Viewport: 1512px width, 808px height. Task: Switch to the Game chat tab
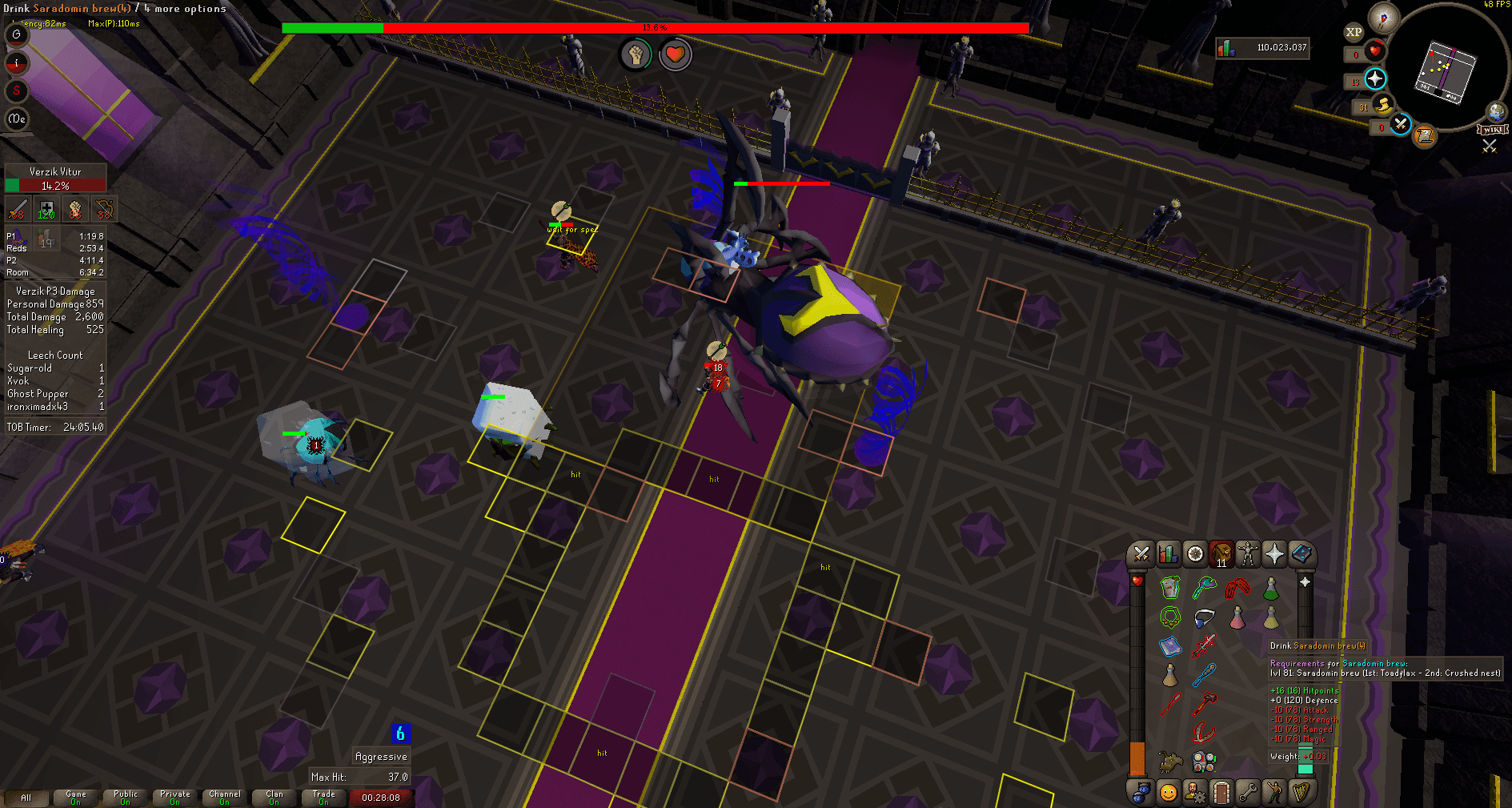(74, 798)
